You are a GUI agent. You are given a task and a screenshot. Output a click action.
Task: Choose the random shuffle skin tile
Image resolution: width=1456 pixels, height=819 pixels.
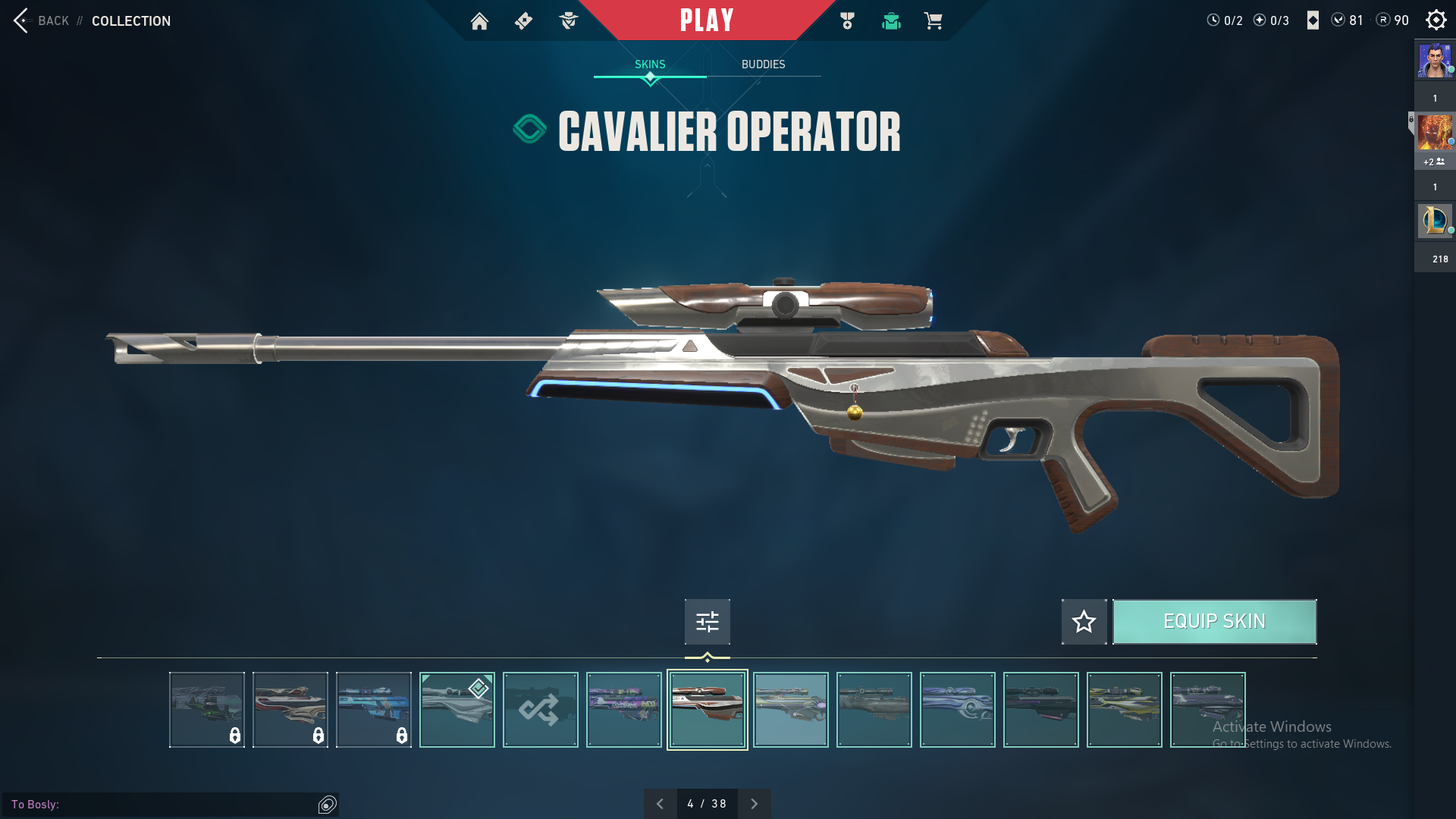coord(540,710)
